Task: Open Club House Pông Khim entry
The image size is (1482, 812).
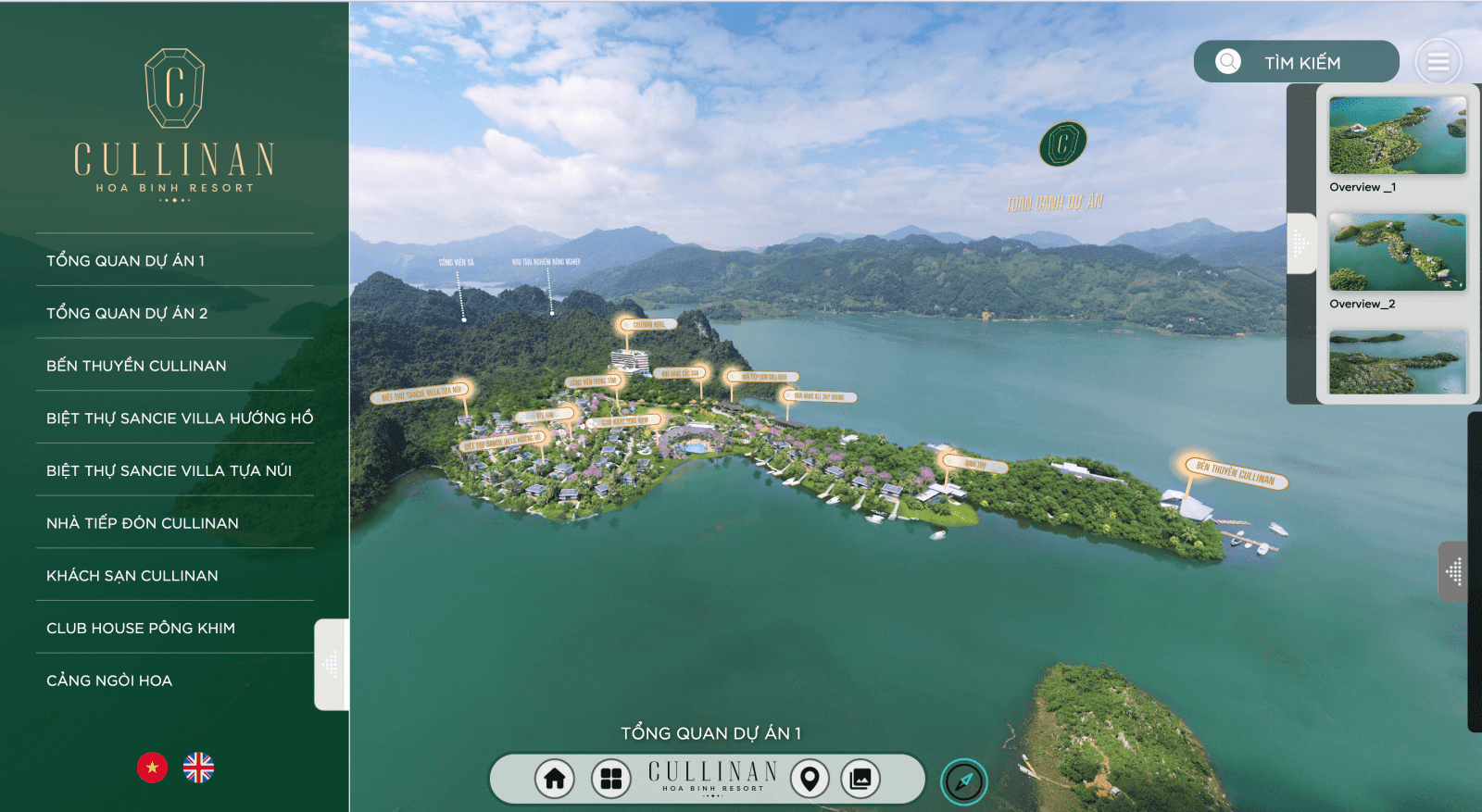Action: [141, 628]
